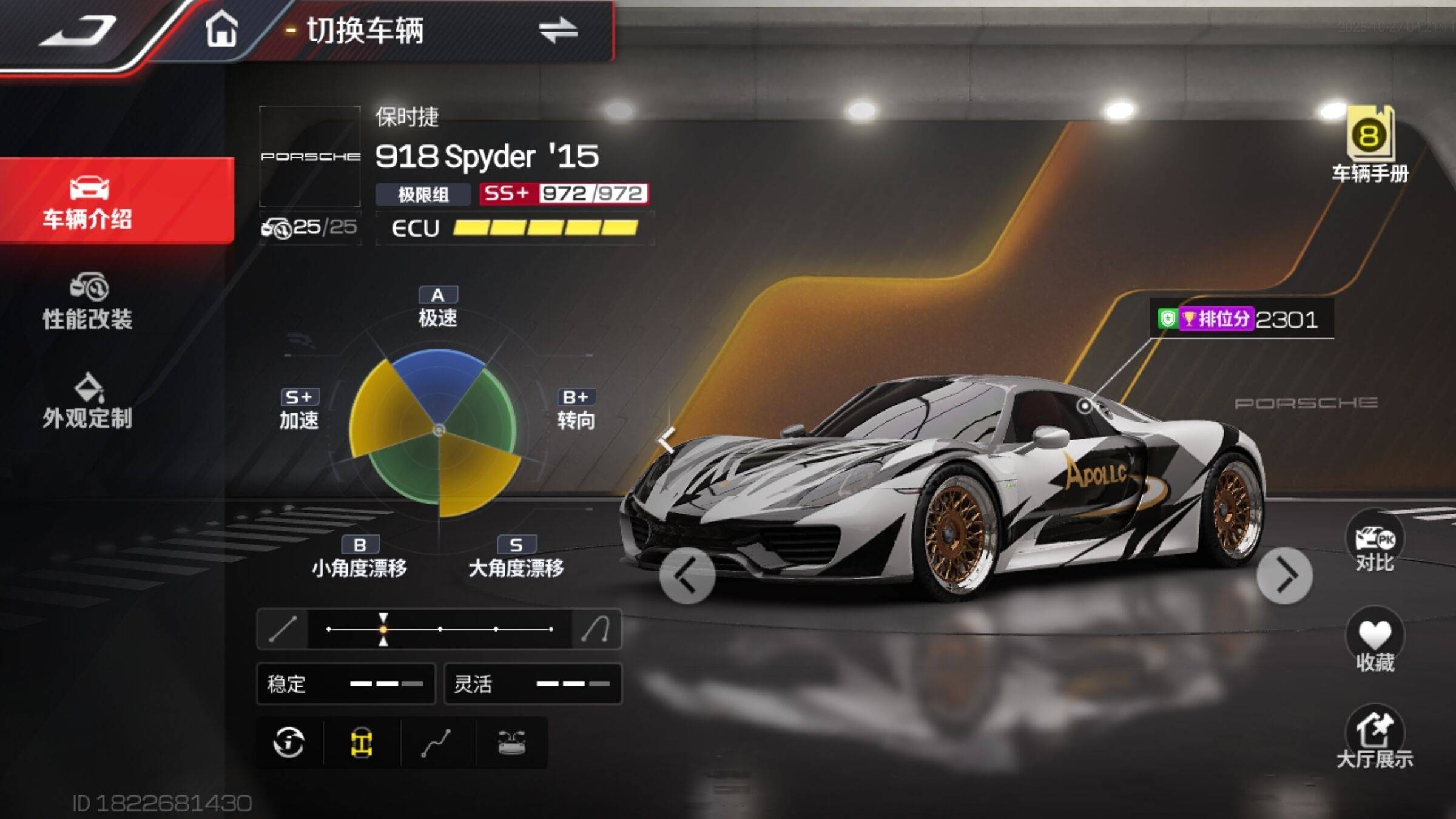Open the 外观定制 customization tab

tap(88, 401)
